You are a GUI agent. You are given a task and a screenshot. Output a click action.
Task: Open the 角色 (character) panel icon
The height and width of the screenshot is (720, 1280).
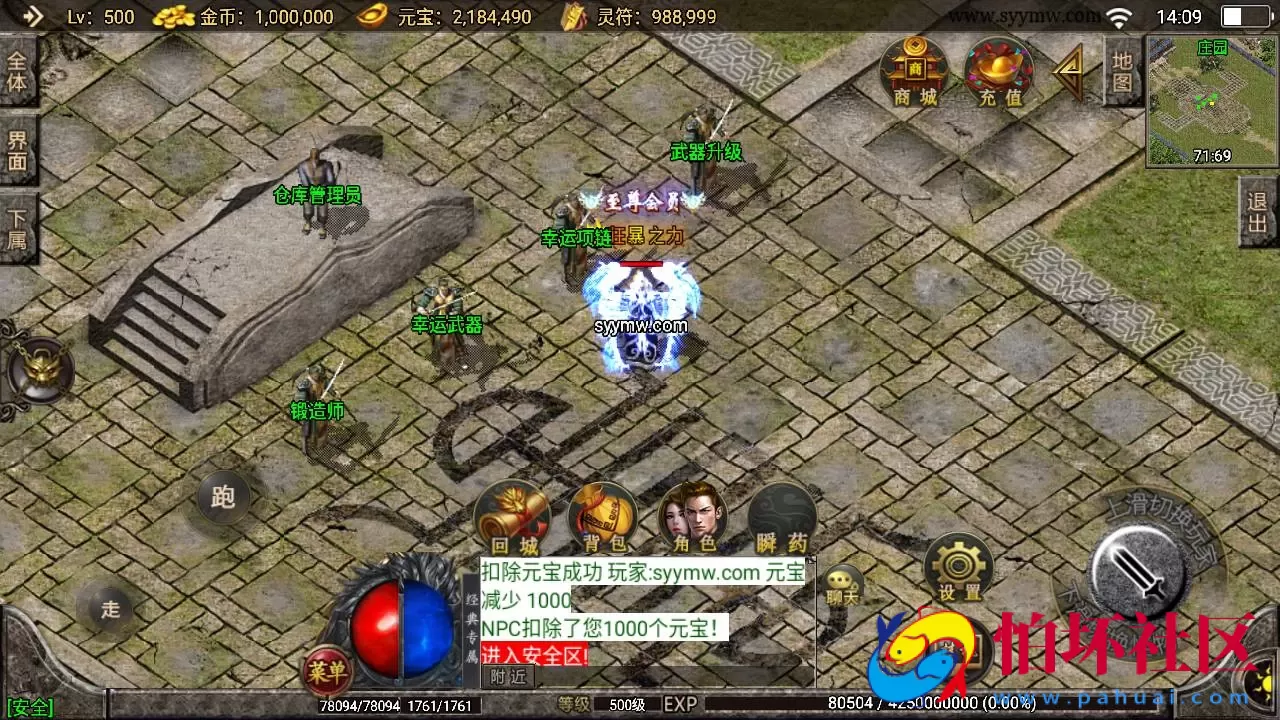[693, 516]
